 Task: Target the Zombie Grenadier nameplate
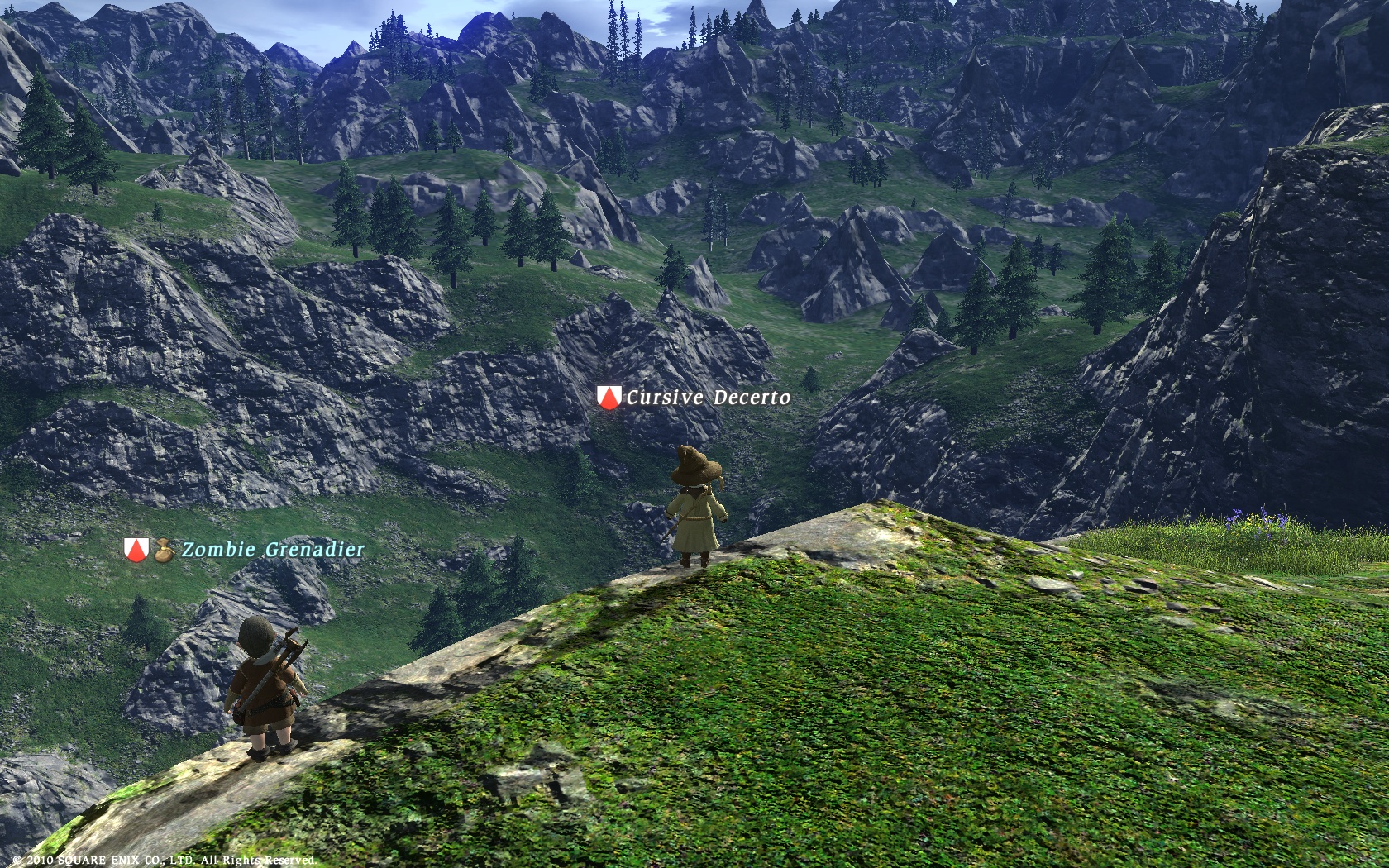272,550
